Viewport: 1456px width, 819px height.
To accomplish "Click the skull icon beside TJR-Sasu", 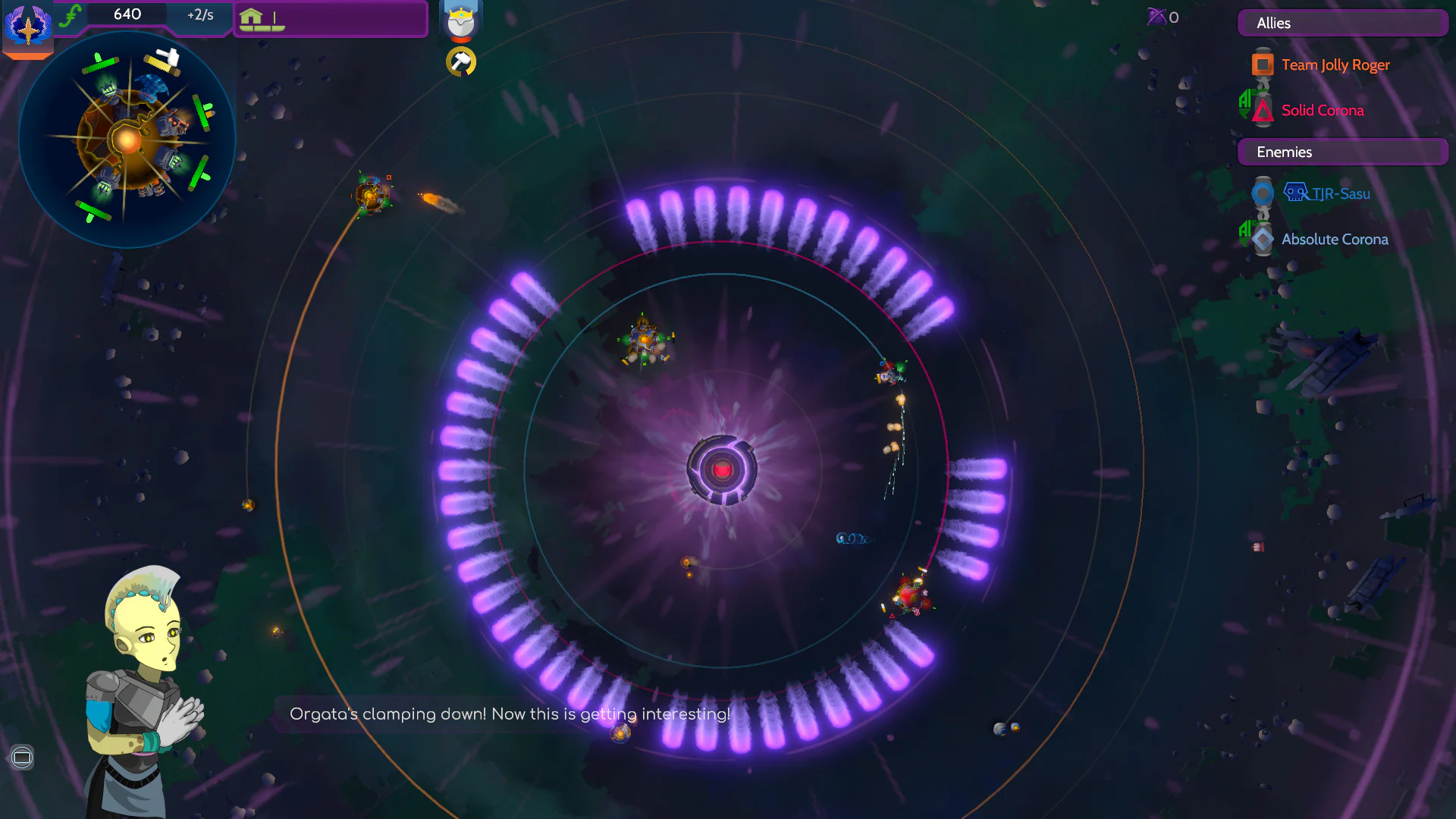I will click(x=1295, y=193).
